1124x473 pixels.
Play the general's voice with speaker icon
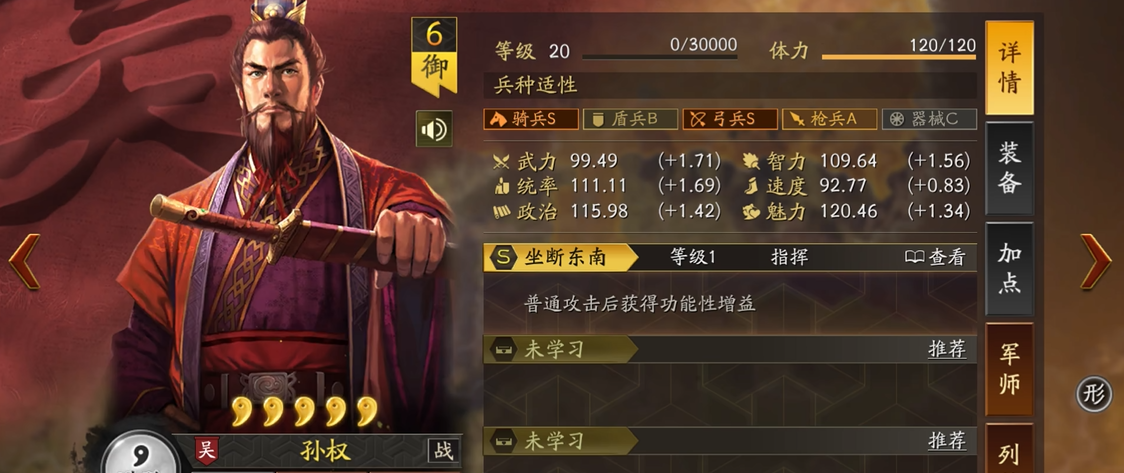pos(434,129)
